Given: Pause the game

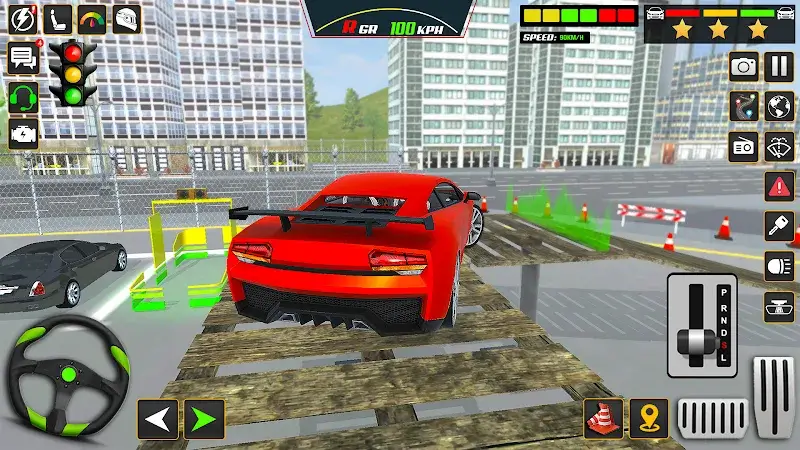Looking at the screenshot, I should [778, 67].
